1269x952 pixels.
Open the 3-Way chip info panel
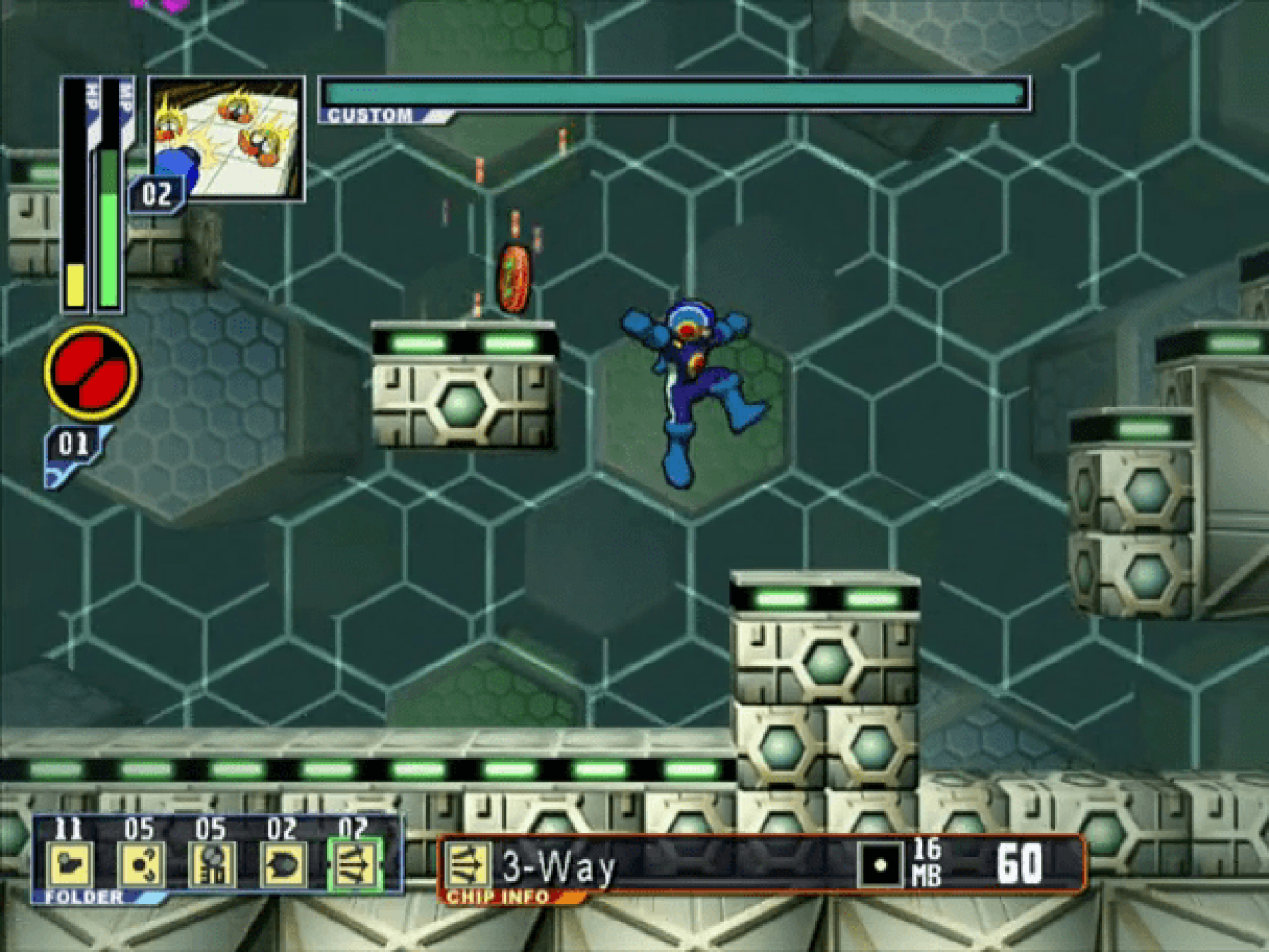(x=762, y=865)
